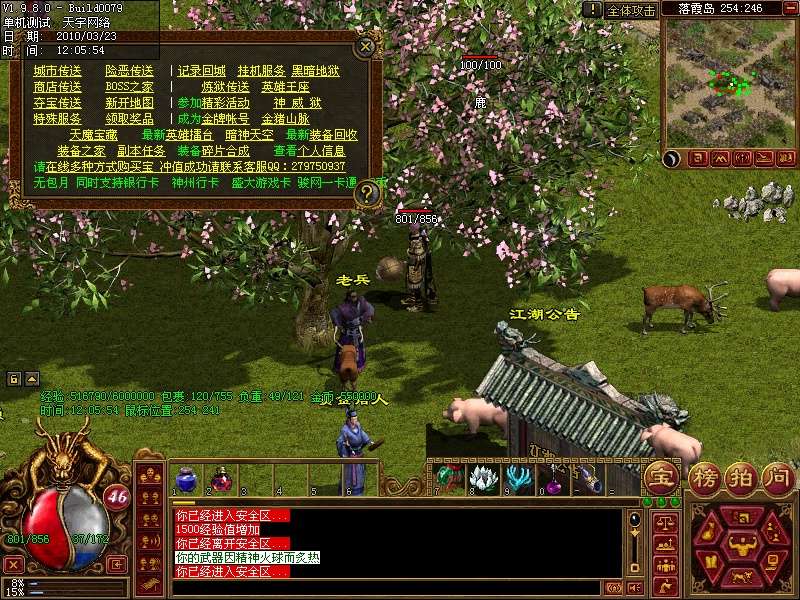Click the question mark help button
This screenshot has height=600, width=800.
point(368,192)
